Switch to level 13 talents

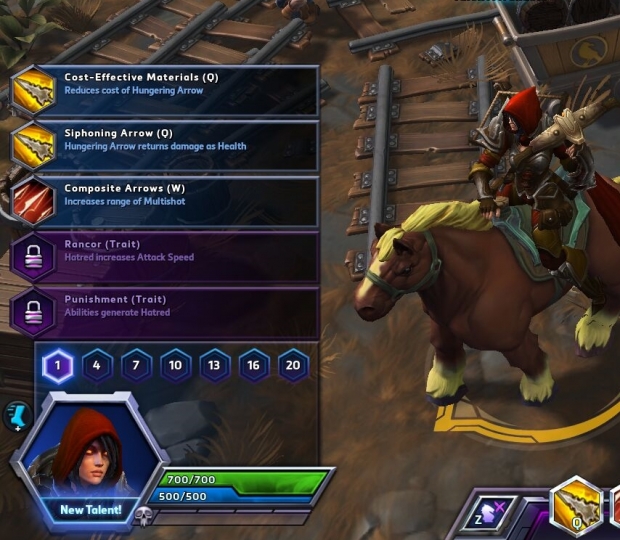[214, 366]
